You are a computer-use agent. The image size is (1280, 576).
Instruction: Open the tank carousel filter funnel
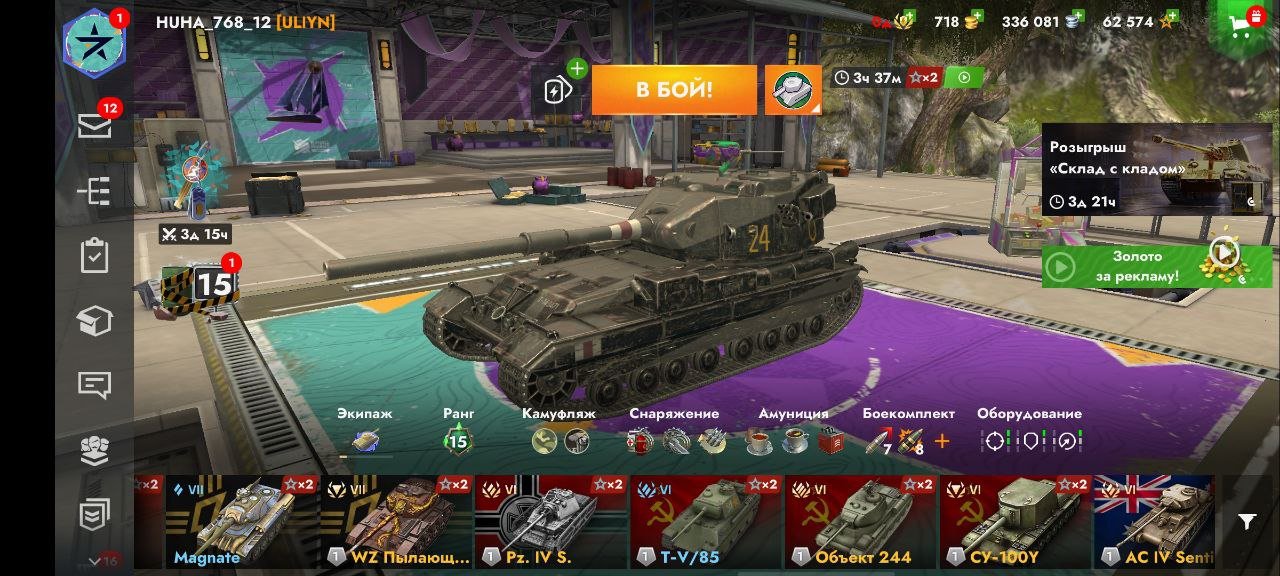pyautogui.click(x=1247, y=522)
